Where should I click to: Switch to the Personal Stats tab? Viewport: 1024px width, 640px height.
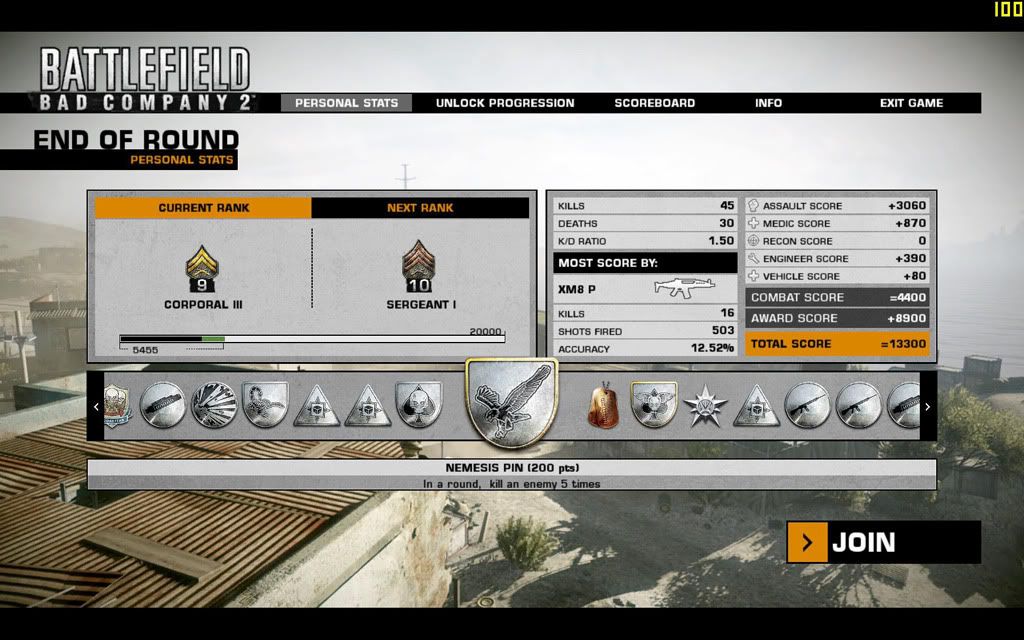pyautogui.click(x=346, y=103)
